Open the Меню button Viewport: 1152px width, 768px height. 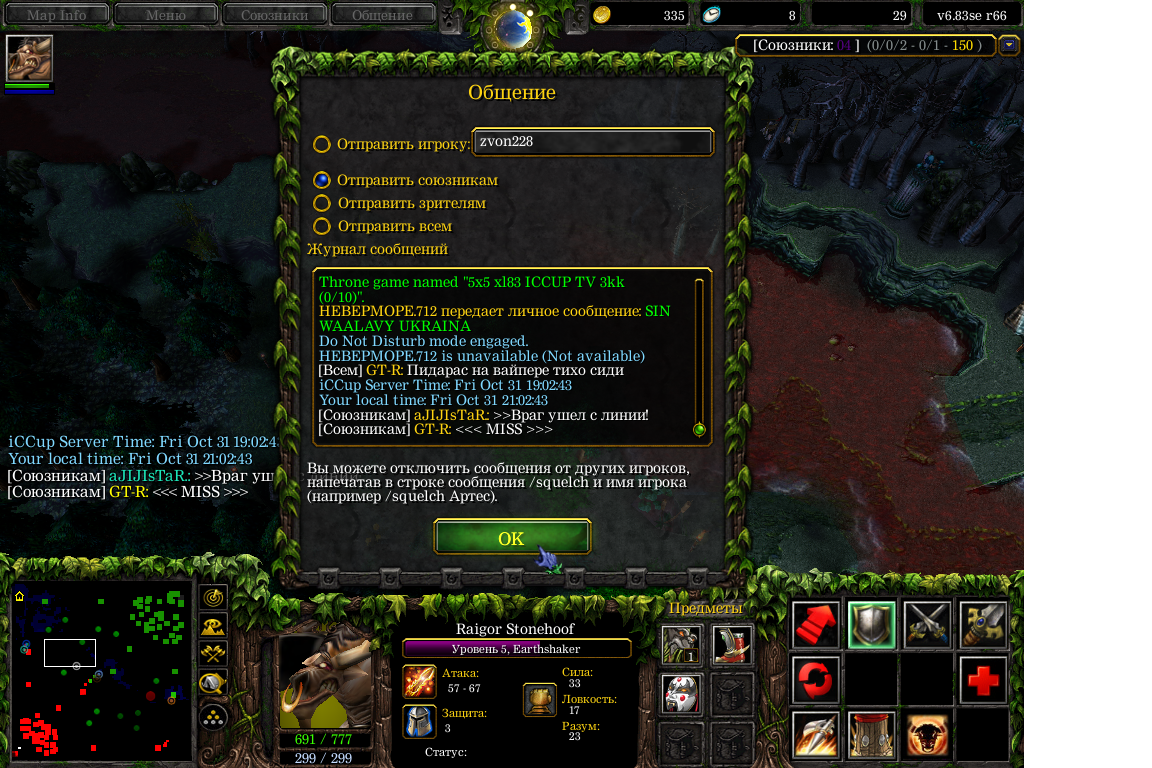coord(166,15)
